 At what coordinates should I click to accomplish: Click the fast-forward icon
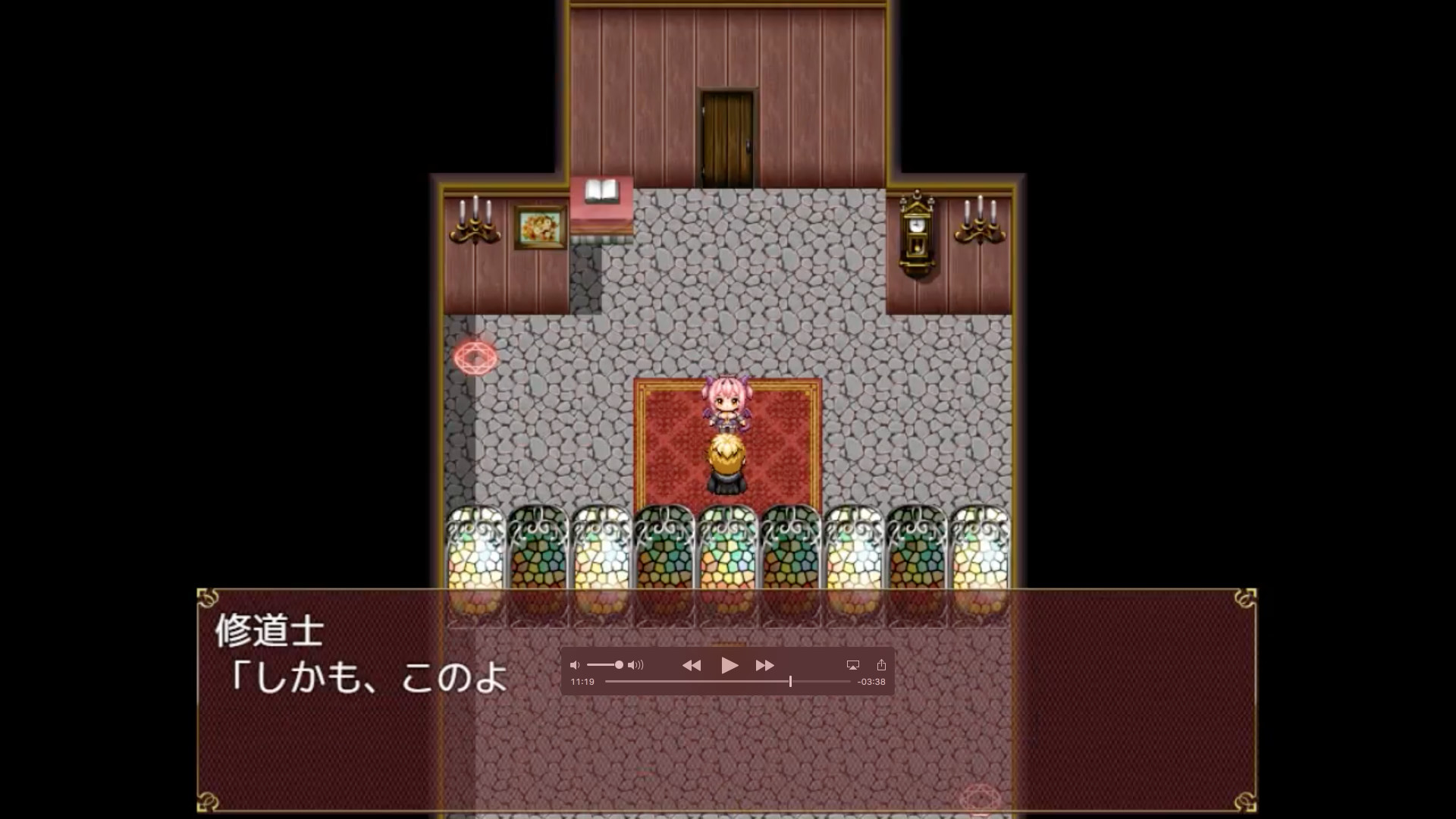coord(764,665)
